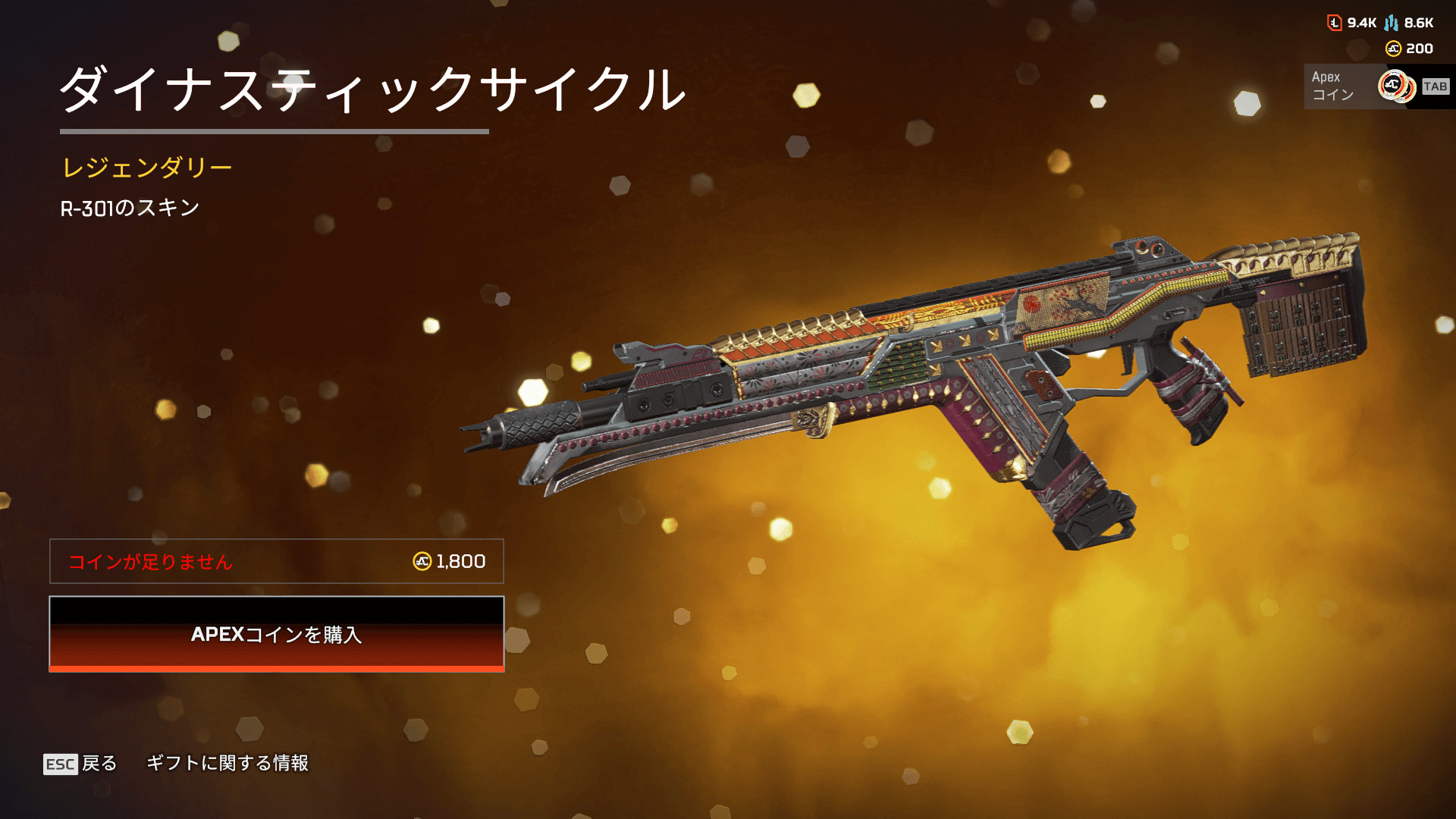Open ギフトに関する情報 gift info
The image size is (1456, 819).
[227, 763]
